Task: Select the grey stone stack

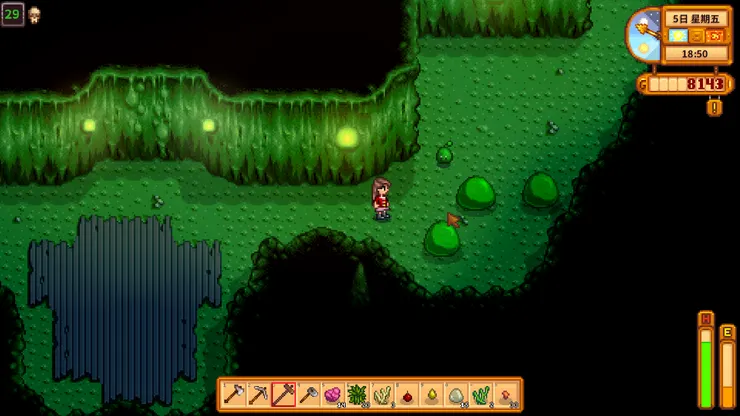Action: (x=456, y=395)
